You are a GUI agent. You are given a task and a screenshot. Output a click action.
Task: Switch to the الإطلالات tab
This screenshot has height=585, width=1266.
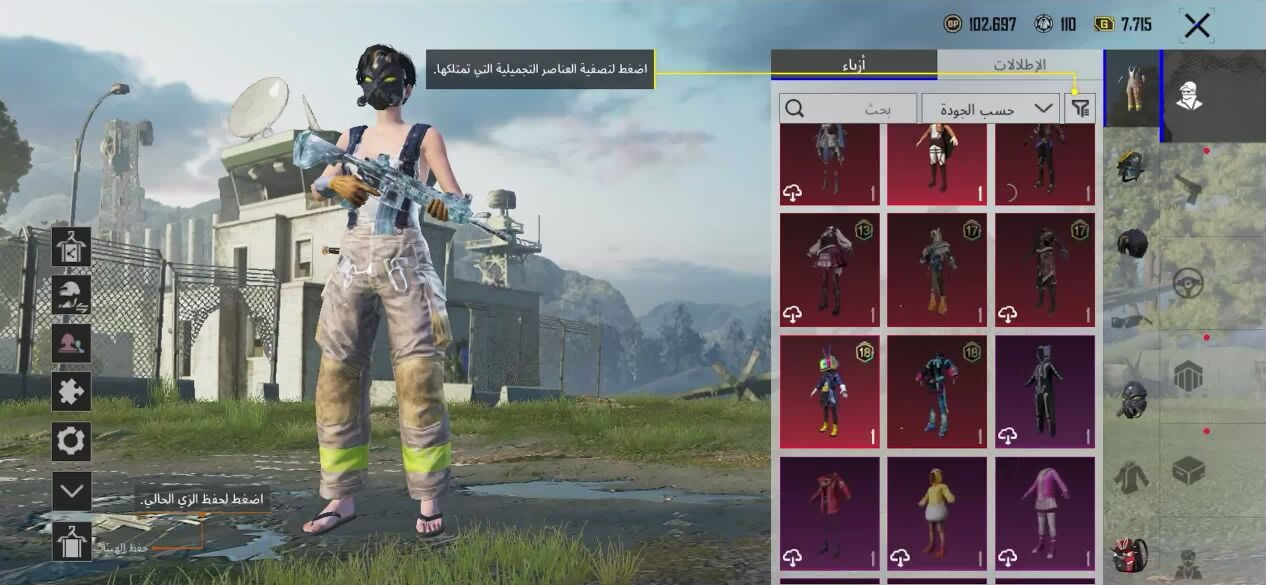coord(1019,65)
